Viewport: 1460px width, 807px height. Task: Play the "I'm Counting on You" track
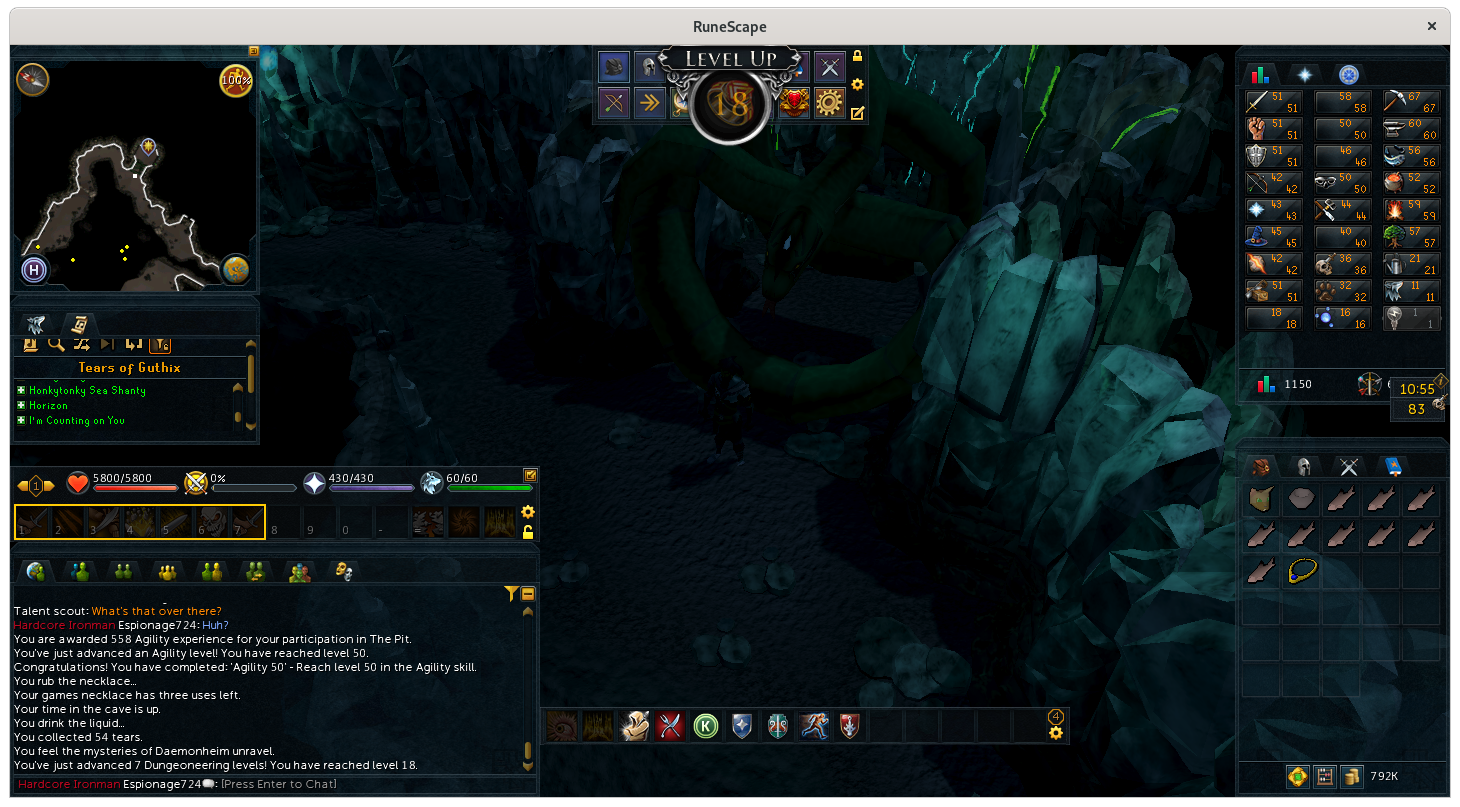coord(76,420)
